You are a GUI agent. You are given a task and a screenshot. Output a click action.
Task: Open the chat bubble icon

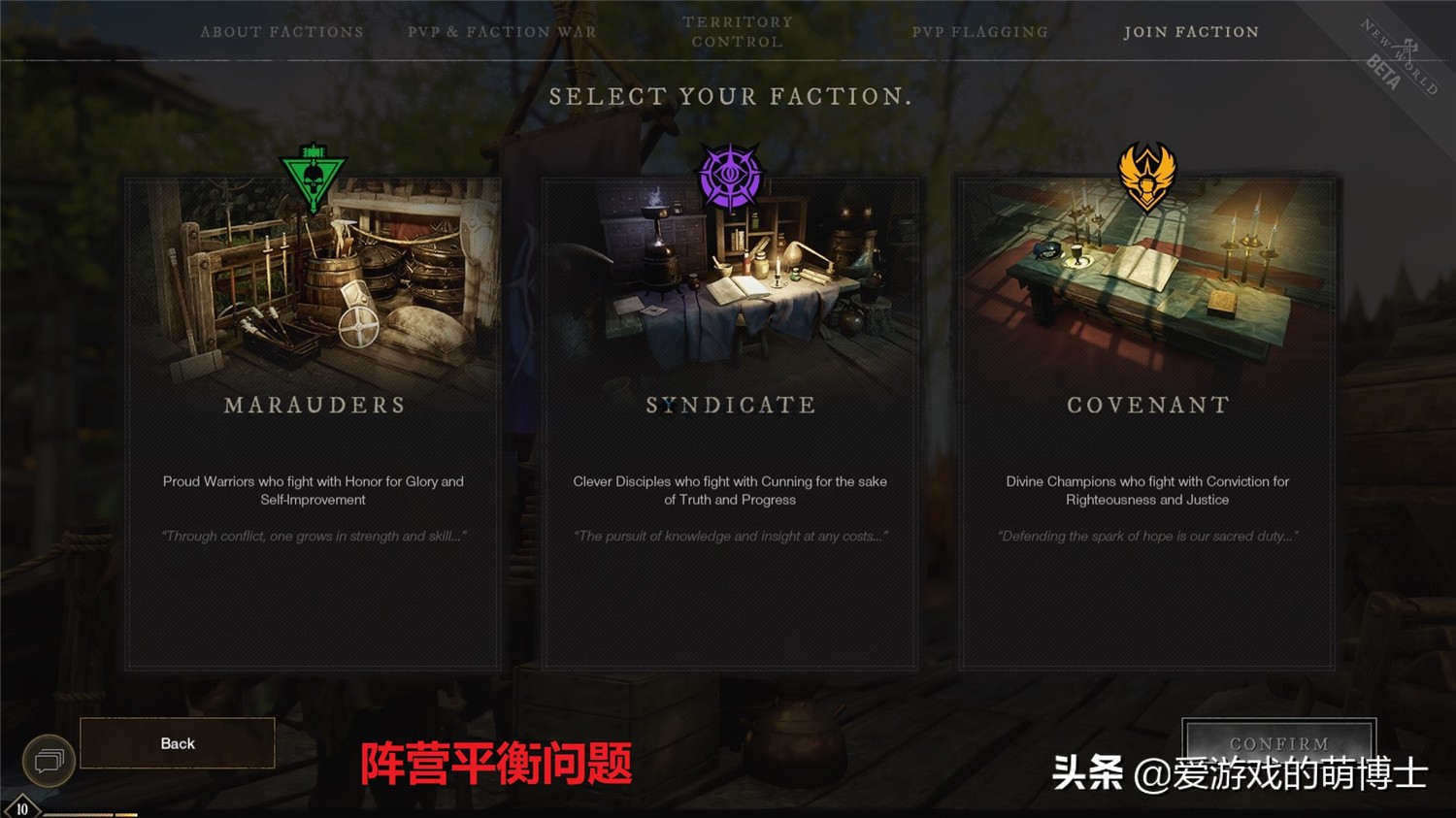(49, 761)
